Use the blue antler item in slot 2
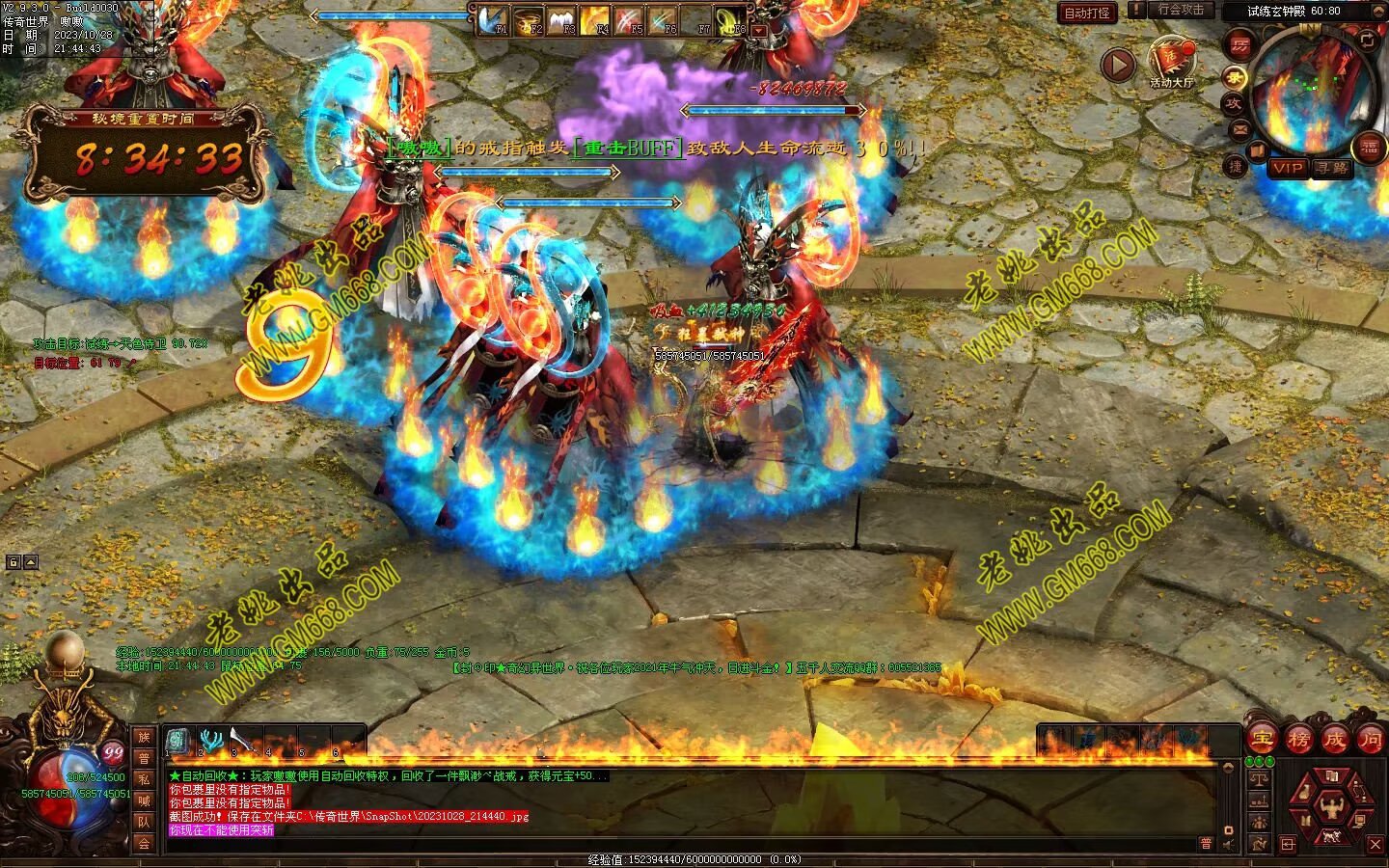Viewport: 1389px width, 868px height. coord(210,741)
